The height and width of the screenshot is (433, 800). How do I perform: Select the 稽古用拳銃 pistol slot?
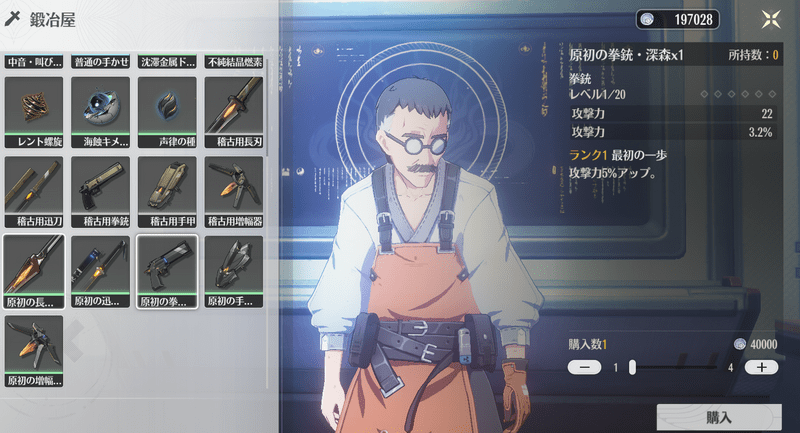click(100, 191)
